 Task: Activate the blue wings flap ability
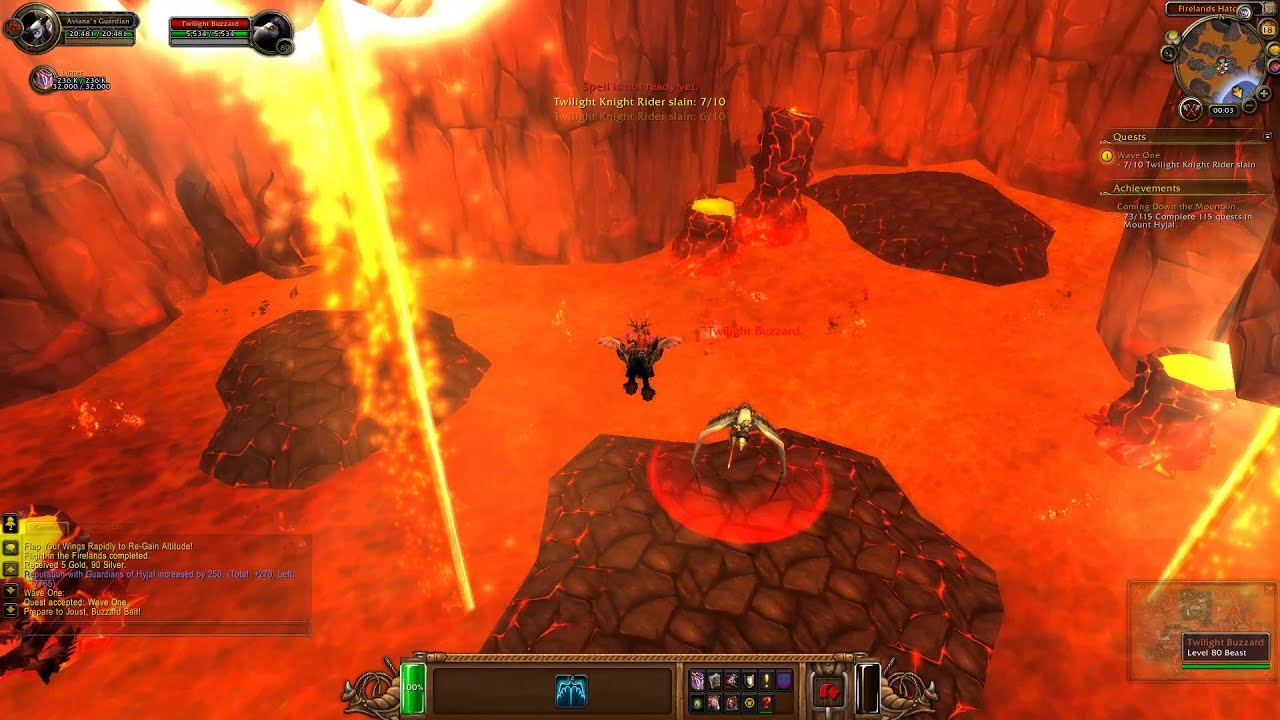coord(571,690)
